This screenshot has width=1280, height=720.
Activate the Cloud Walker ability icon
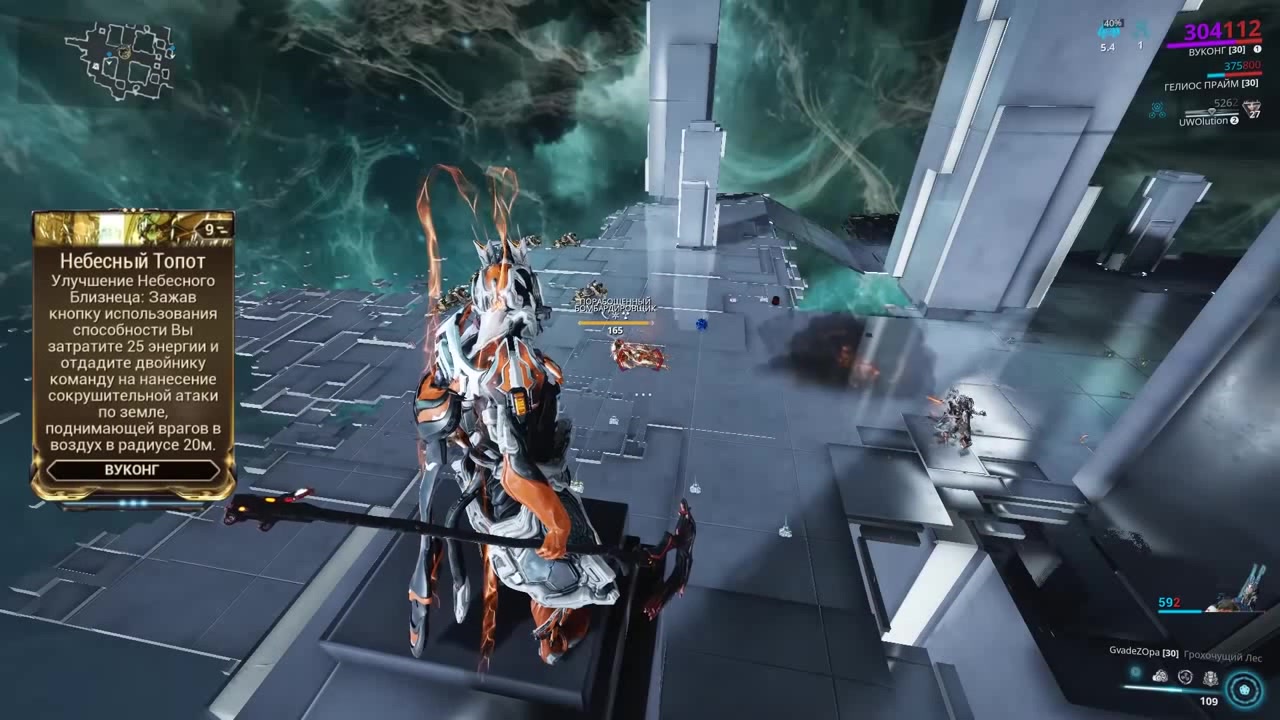(1185, 677)
